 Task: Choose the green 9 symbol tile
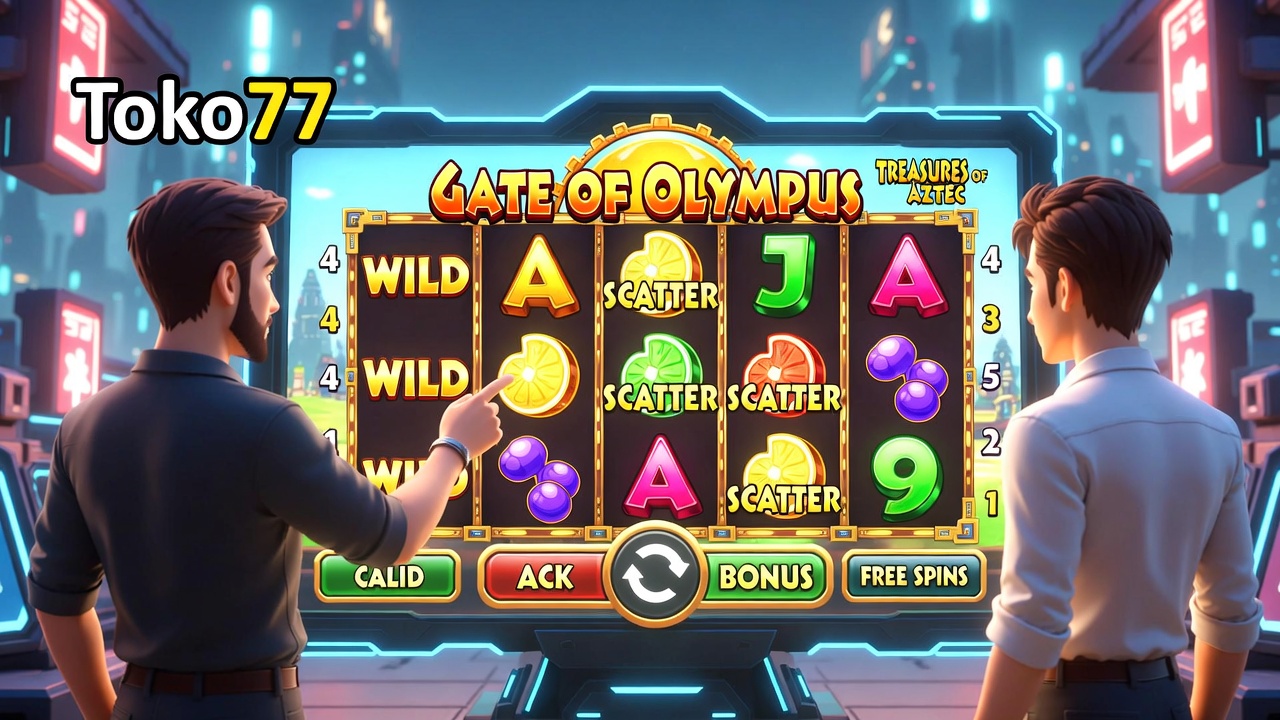(906, 477)
